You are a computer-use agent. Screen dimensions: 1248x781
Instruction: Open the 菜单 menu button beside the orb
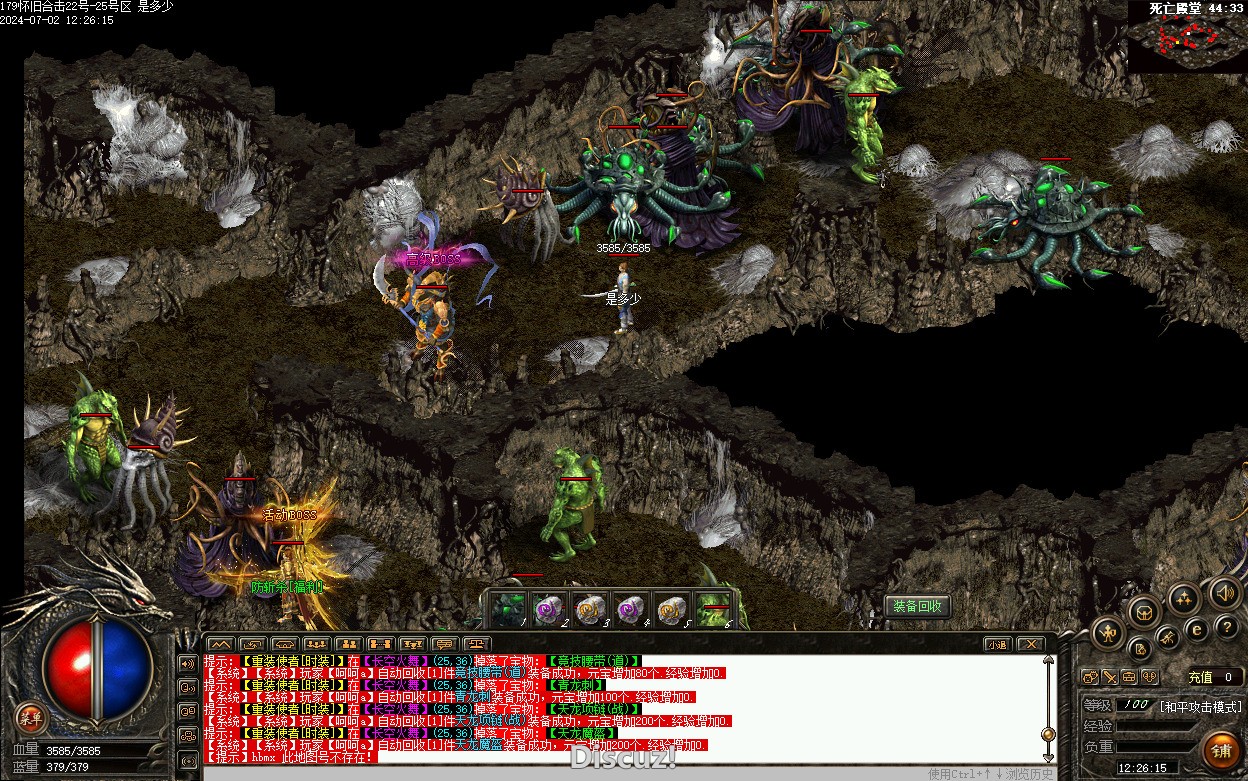[x=32, y=717]
